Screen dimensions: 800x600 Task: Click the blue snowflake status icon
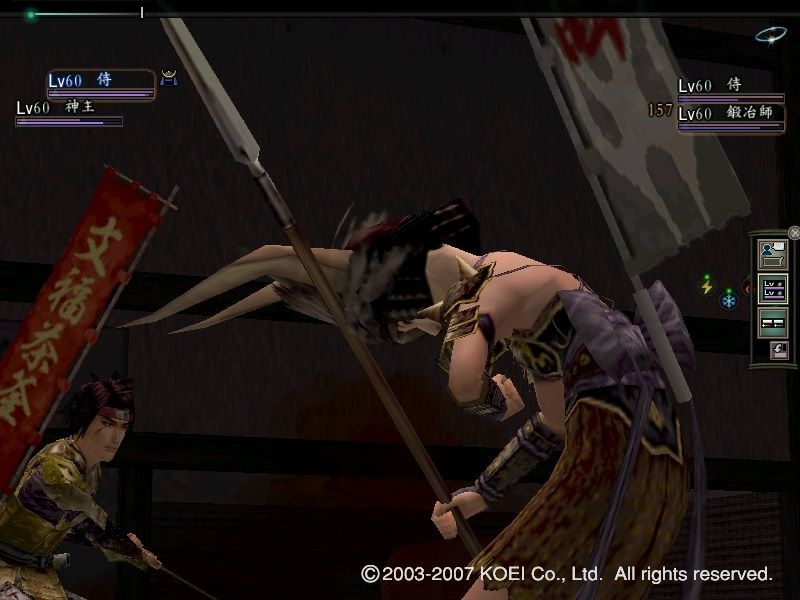pyautogui.click(x=729, y=299)
